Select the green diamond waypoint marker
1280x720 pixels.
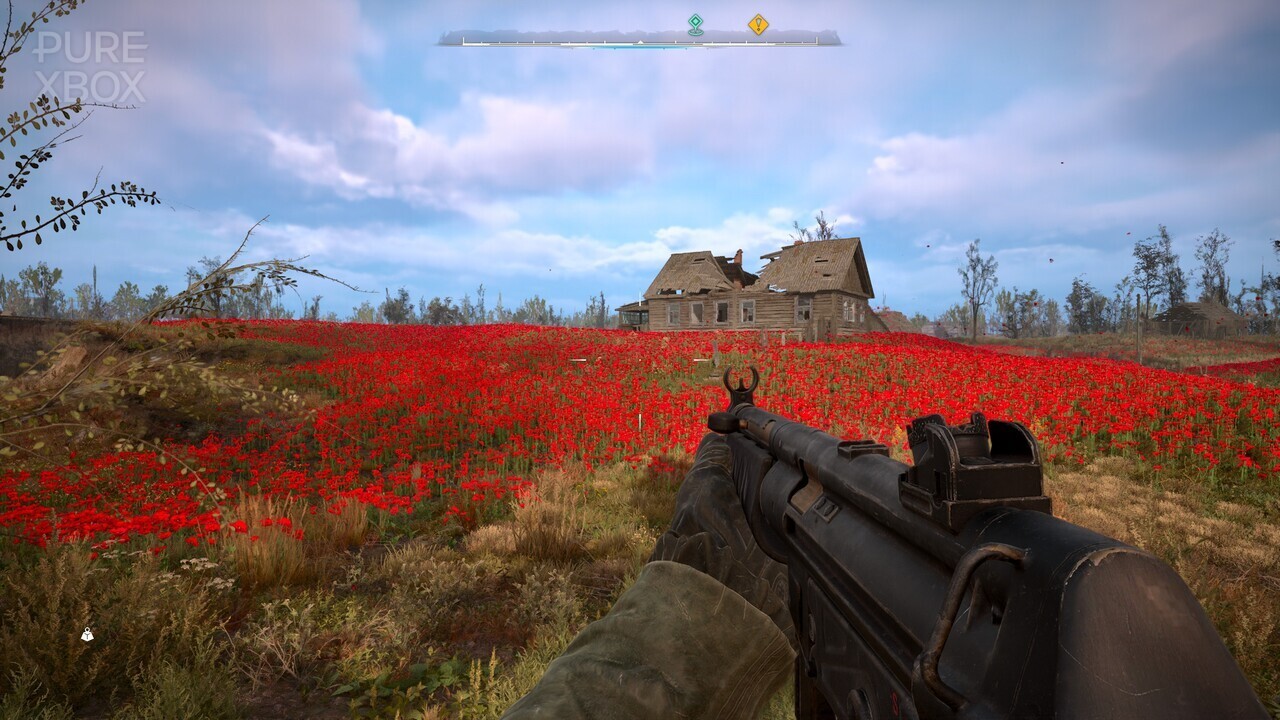click(695, 24)
